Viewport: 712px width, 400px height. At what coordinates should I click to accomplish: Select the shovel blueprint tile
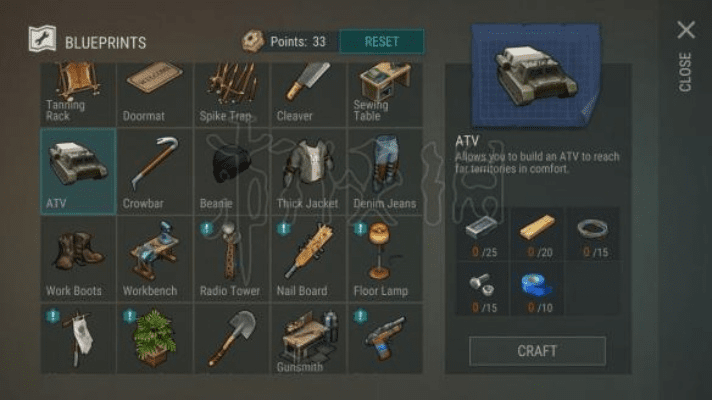(231, 340)
